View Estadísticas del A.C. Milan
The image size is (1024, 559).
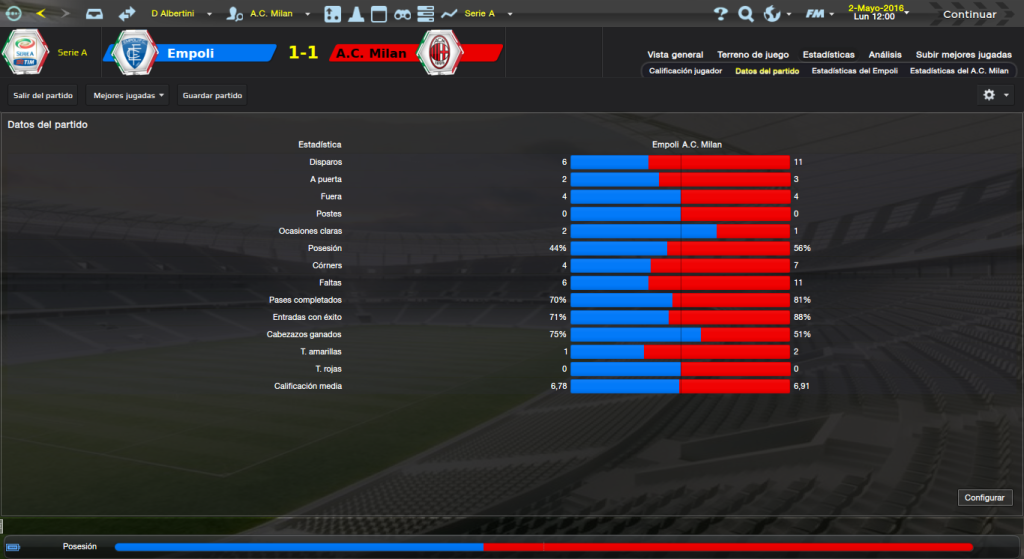click(x=958, y=72)
